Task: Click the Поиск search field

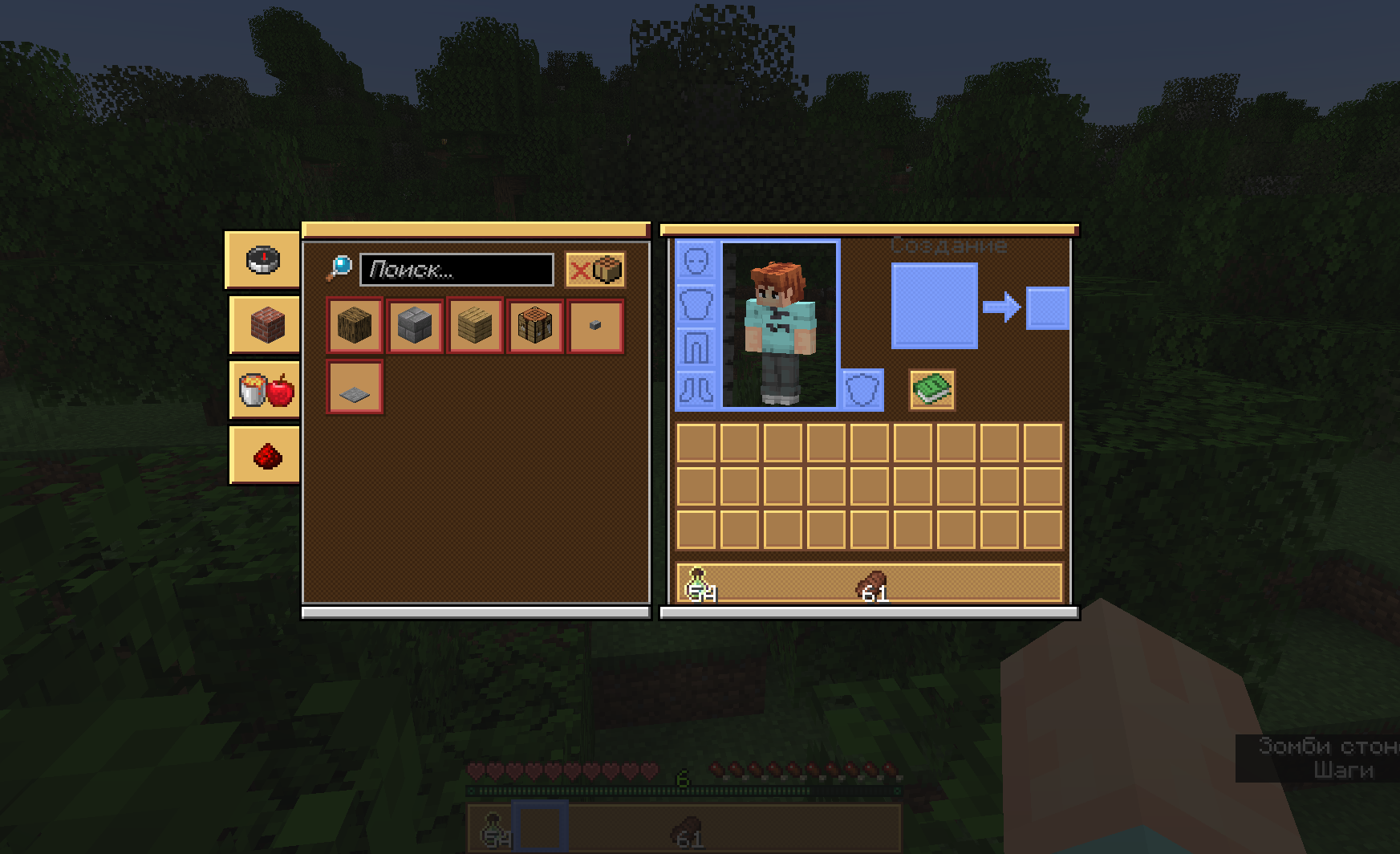Action: pos(456,270)
